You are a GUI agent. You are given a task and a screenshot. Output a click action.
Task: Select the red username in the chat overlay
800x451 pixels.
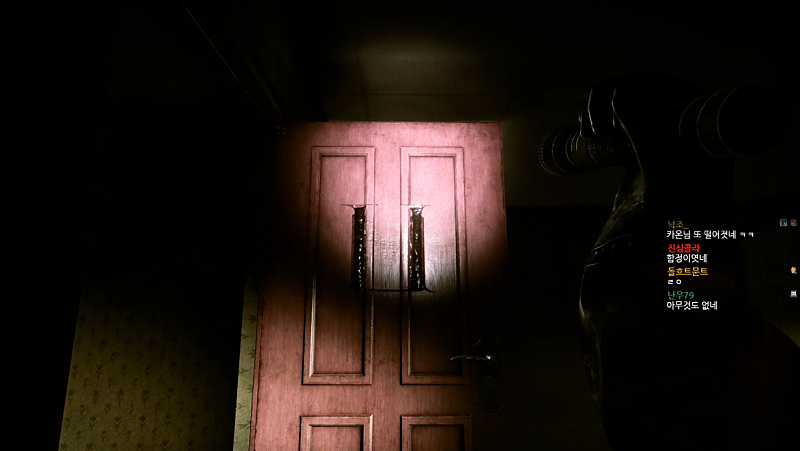[682, 247]
